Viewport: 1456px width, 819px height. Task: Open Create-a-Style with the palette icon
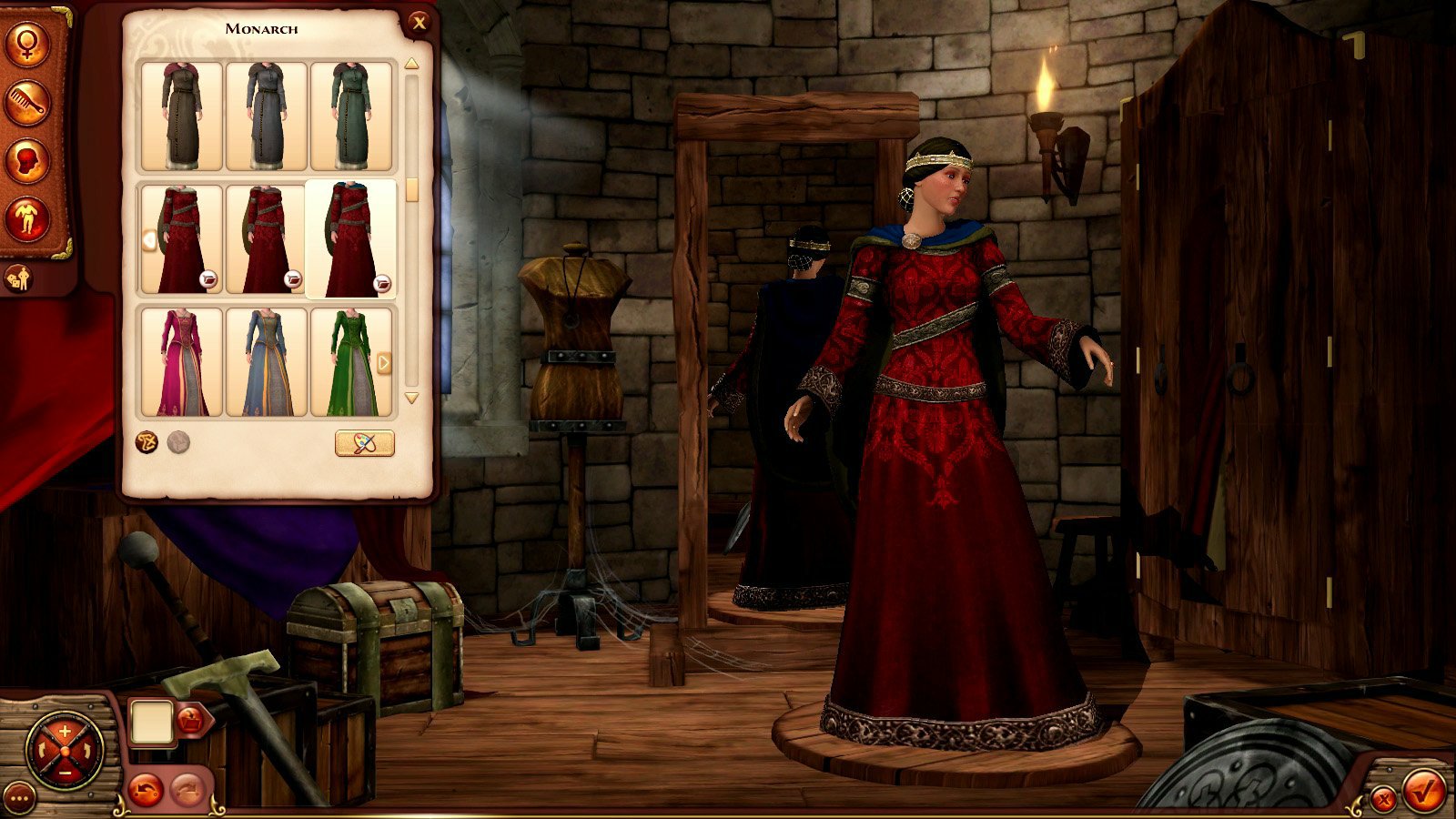pyautogui.click(x=364, y=444)
